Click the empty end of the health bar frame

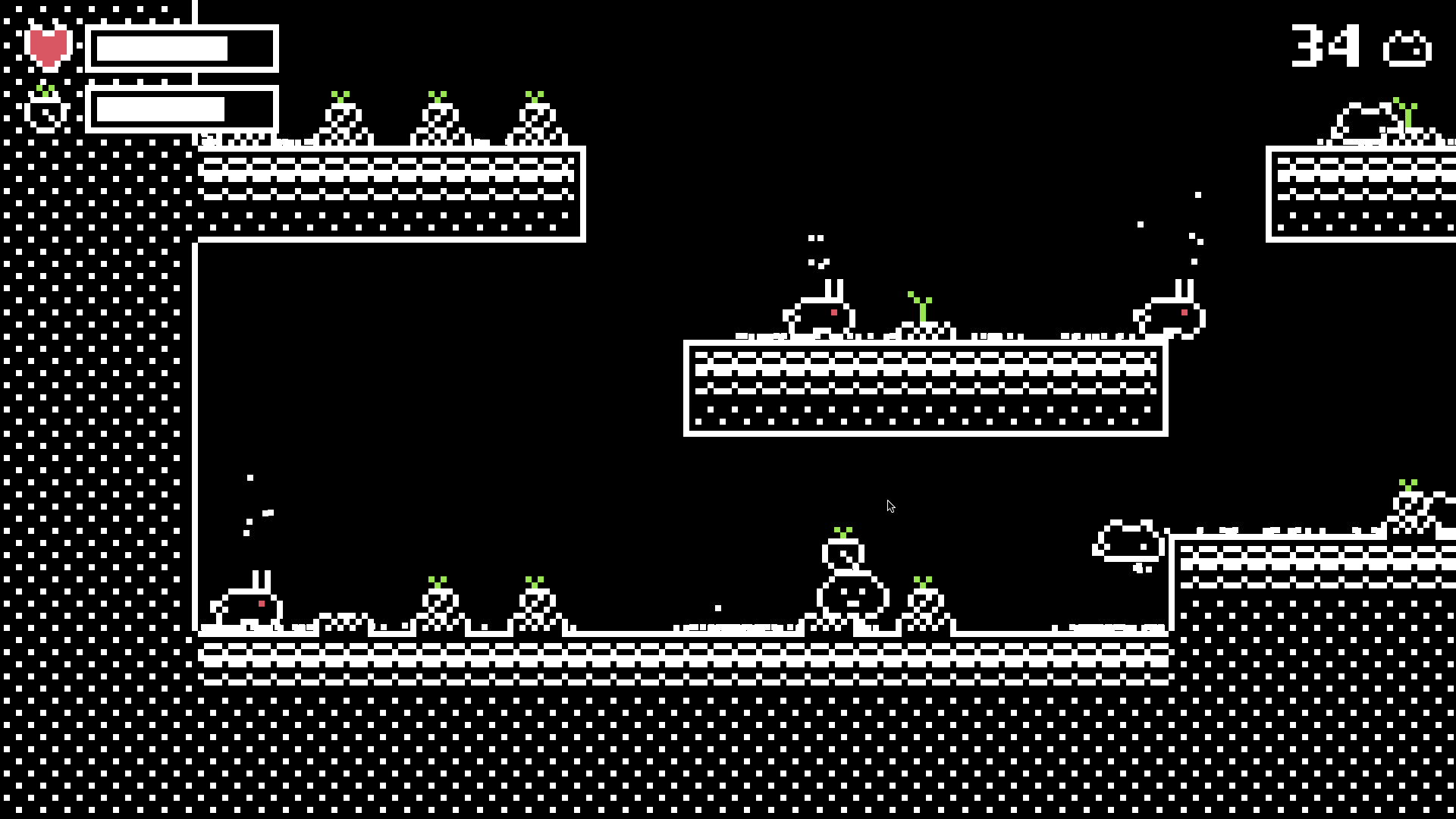click(x=250, y=49)
